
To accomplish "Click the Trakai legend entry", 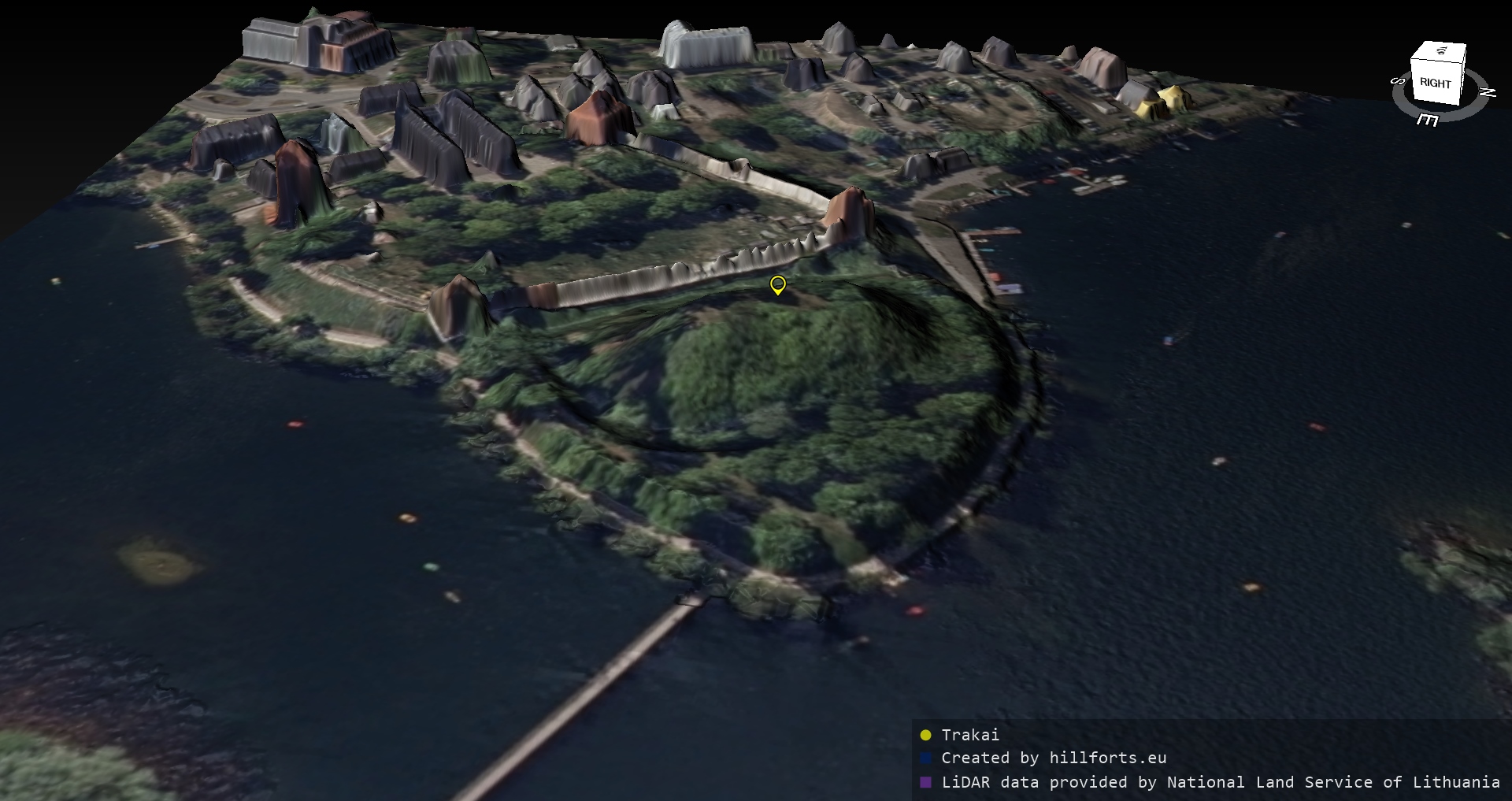I will point(969,735).
